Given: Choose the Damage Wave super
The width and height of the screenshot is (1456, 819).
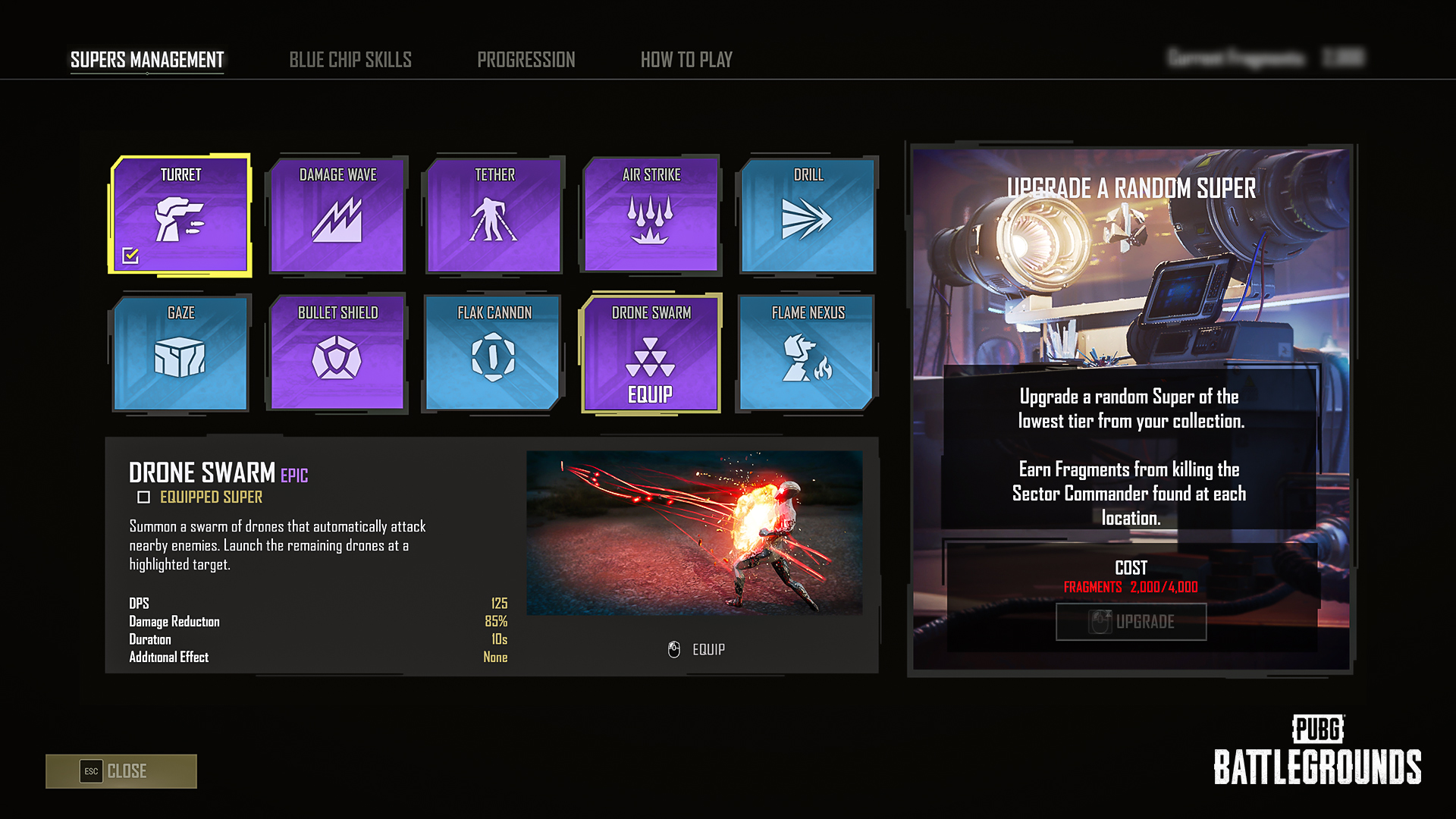Looking at the screenshot, I should click(337, 215).
